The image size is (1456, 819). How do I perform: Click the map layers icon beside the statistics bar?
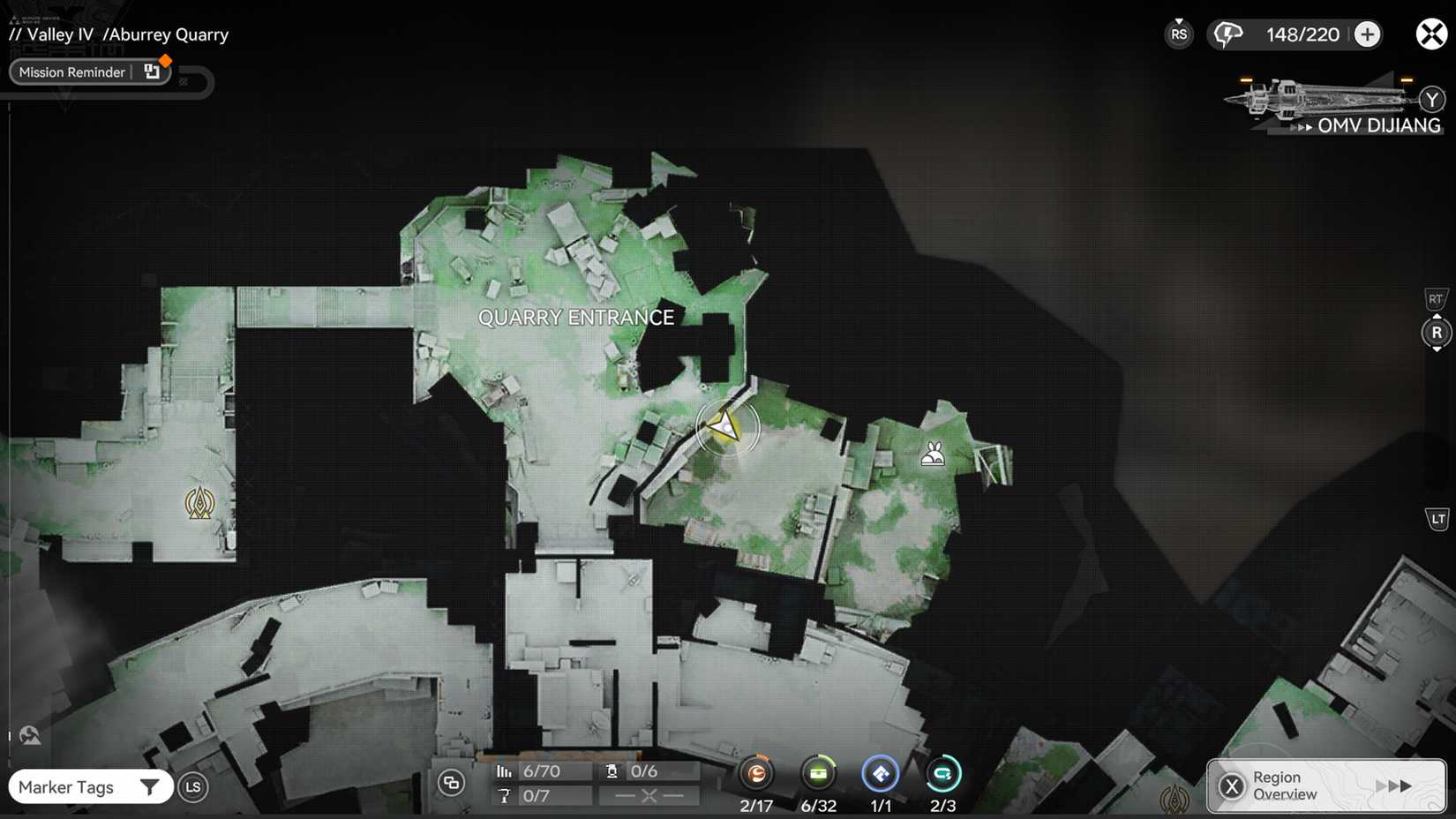pyautogui.click(x=452, y=783)
